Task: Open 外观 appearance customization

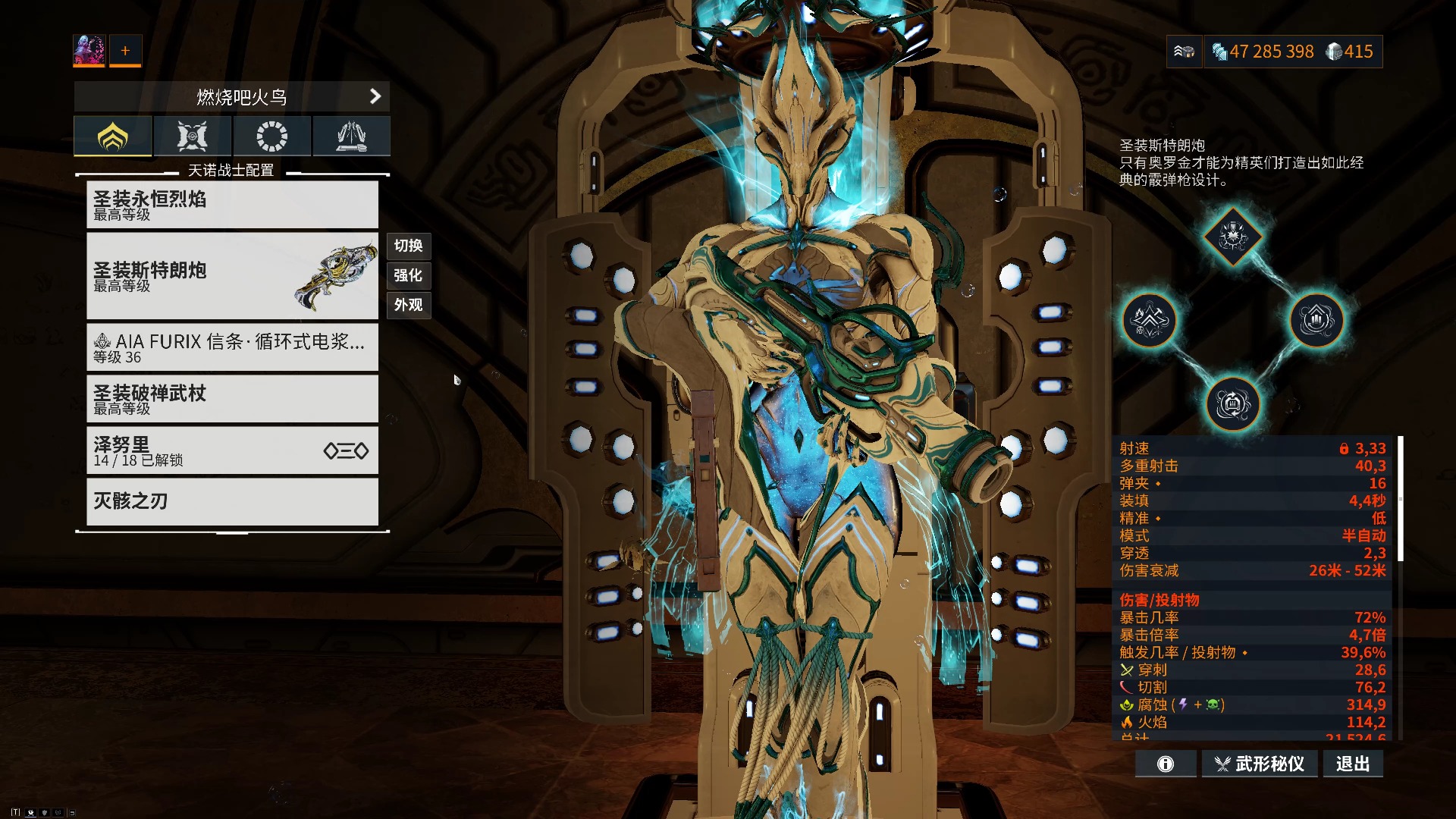Action: click(x=409, y=305)
